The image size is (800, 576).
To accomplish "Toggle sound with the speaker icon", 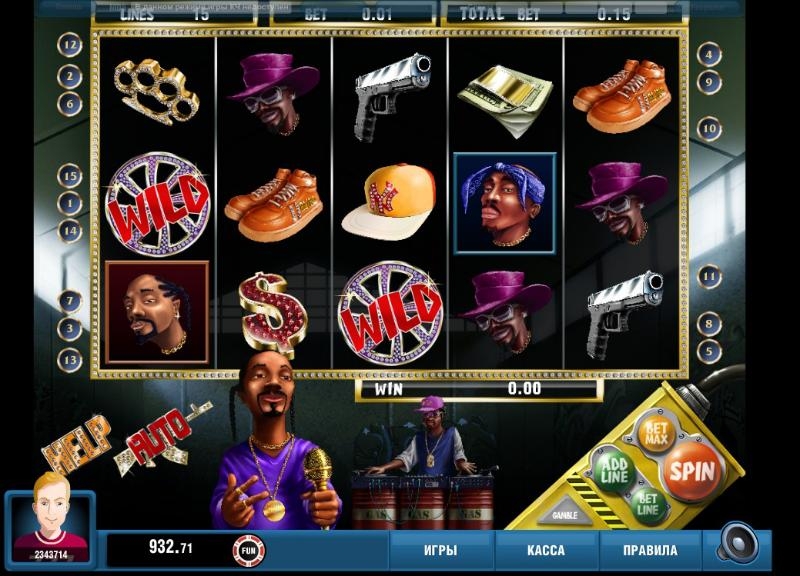I will click(x=738, y=545).
